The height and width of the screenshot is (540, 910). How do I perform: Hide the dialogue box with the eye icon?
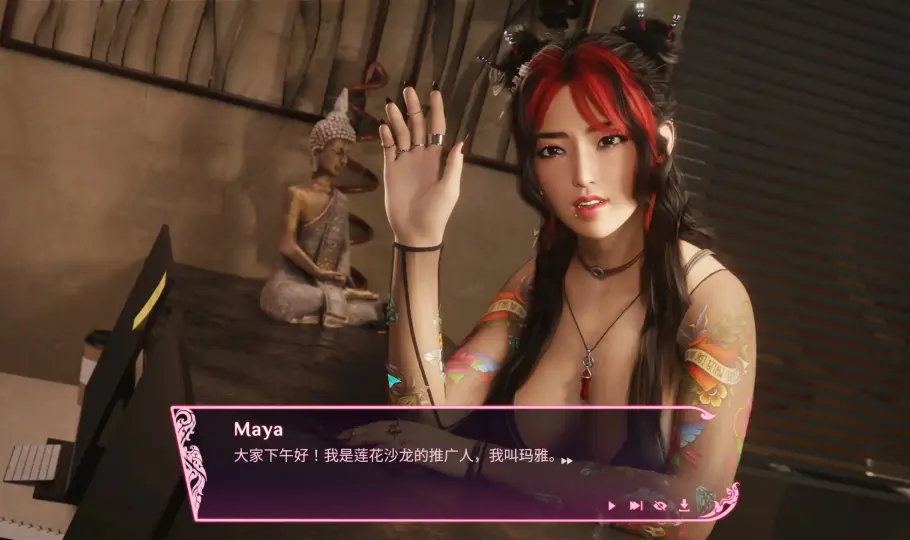(660, 506)
